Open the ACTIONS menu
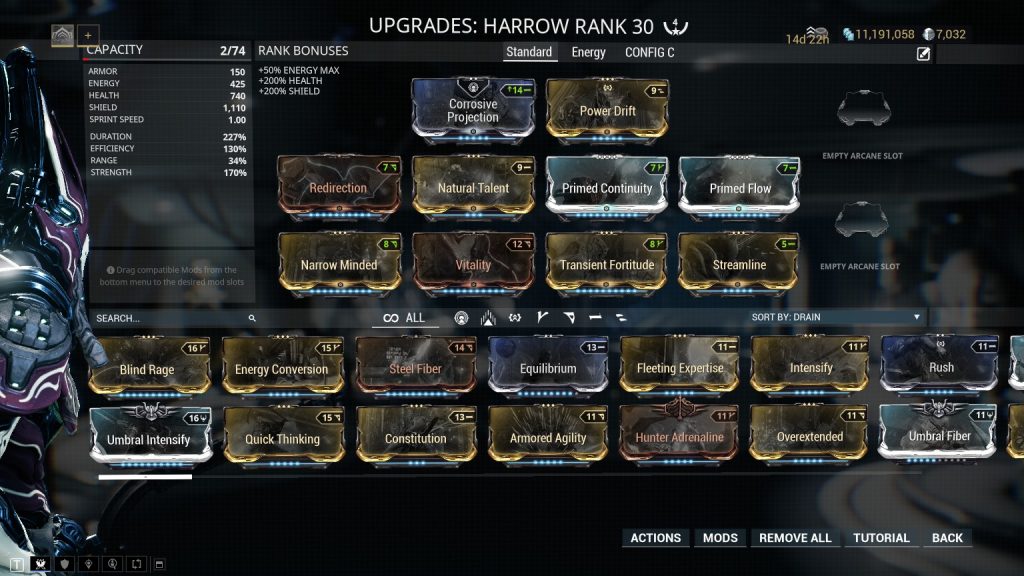Viewport: 1024px width, 576px height. 656,538
